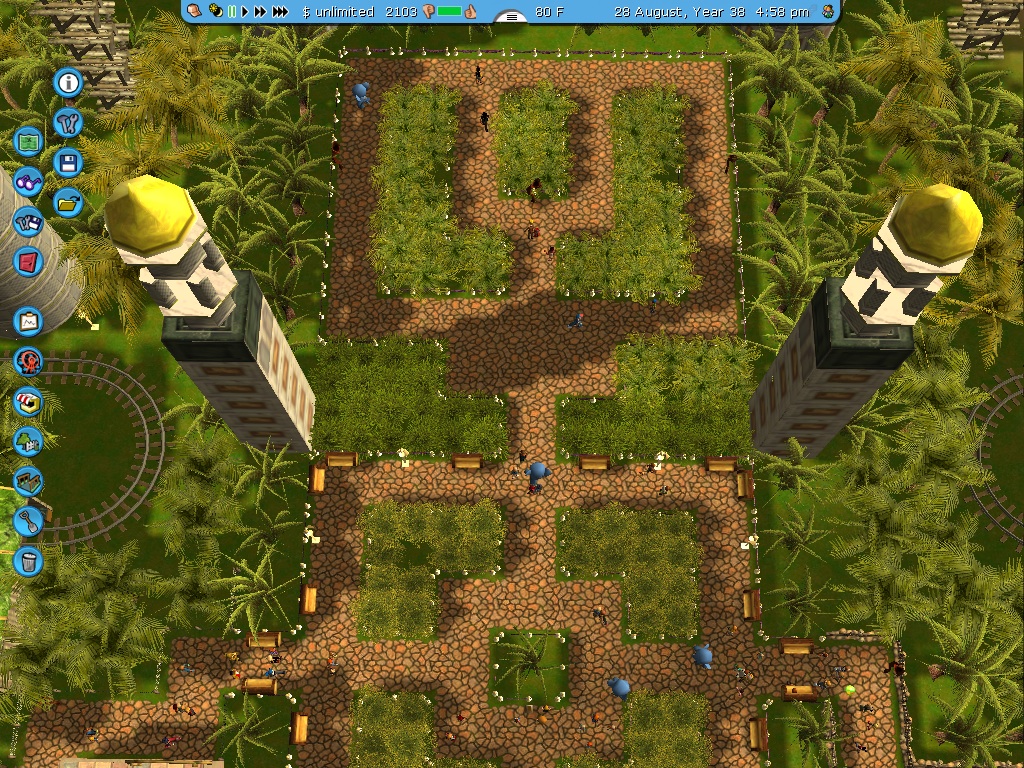Image resolution: width=1024 pixels, height=768 pixels.
Task: Click the red door exit icon
Action: tap(29, 262)
